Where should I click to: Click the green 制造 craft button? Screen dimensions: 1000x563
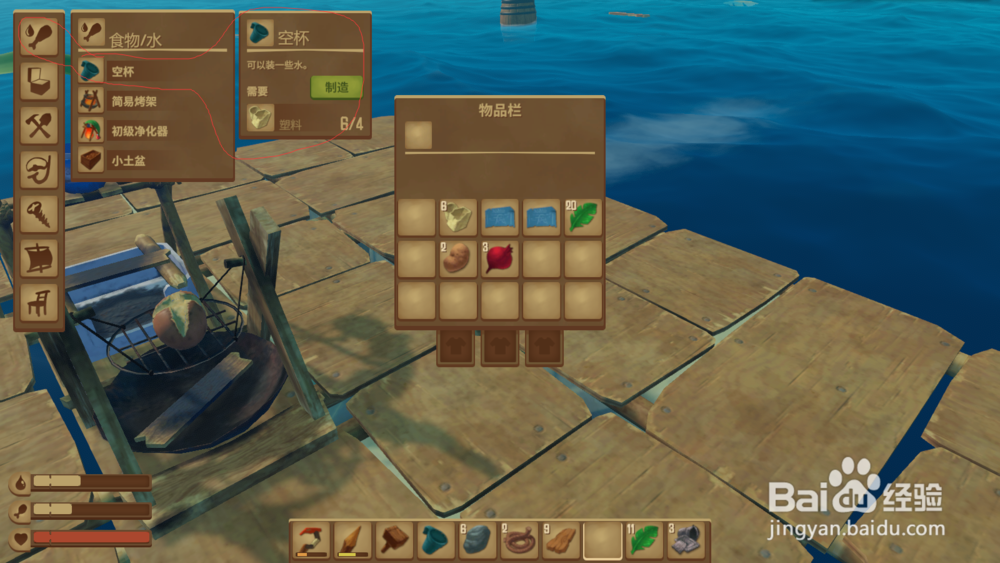336,87
